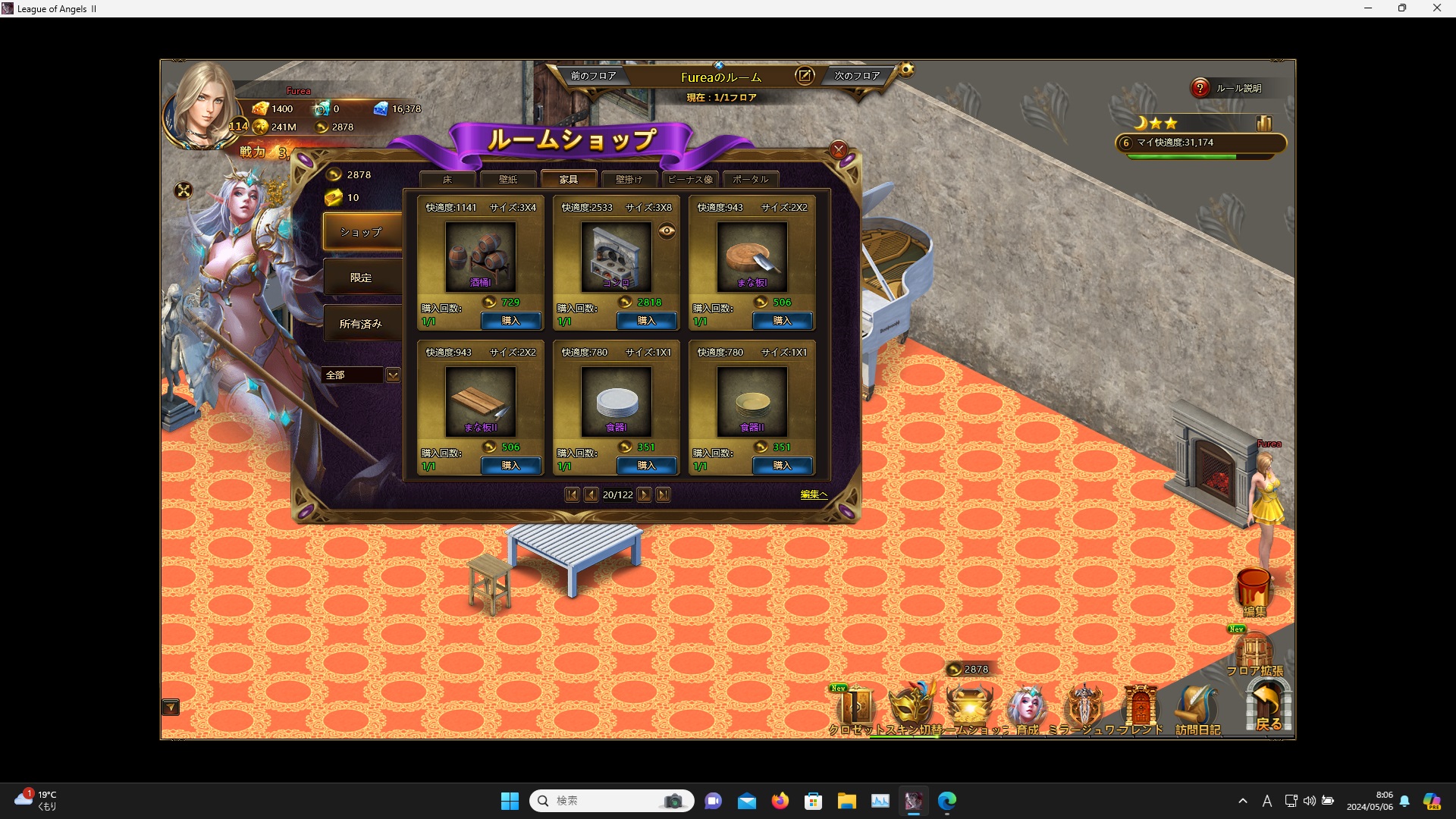Screen dimensions: 1456x819
Task: Switch to the 壁紙 wallpaper tab
Action: point(507,180)
